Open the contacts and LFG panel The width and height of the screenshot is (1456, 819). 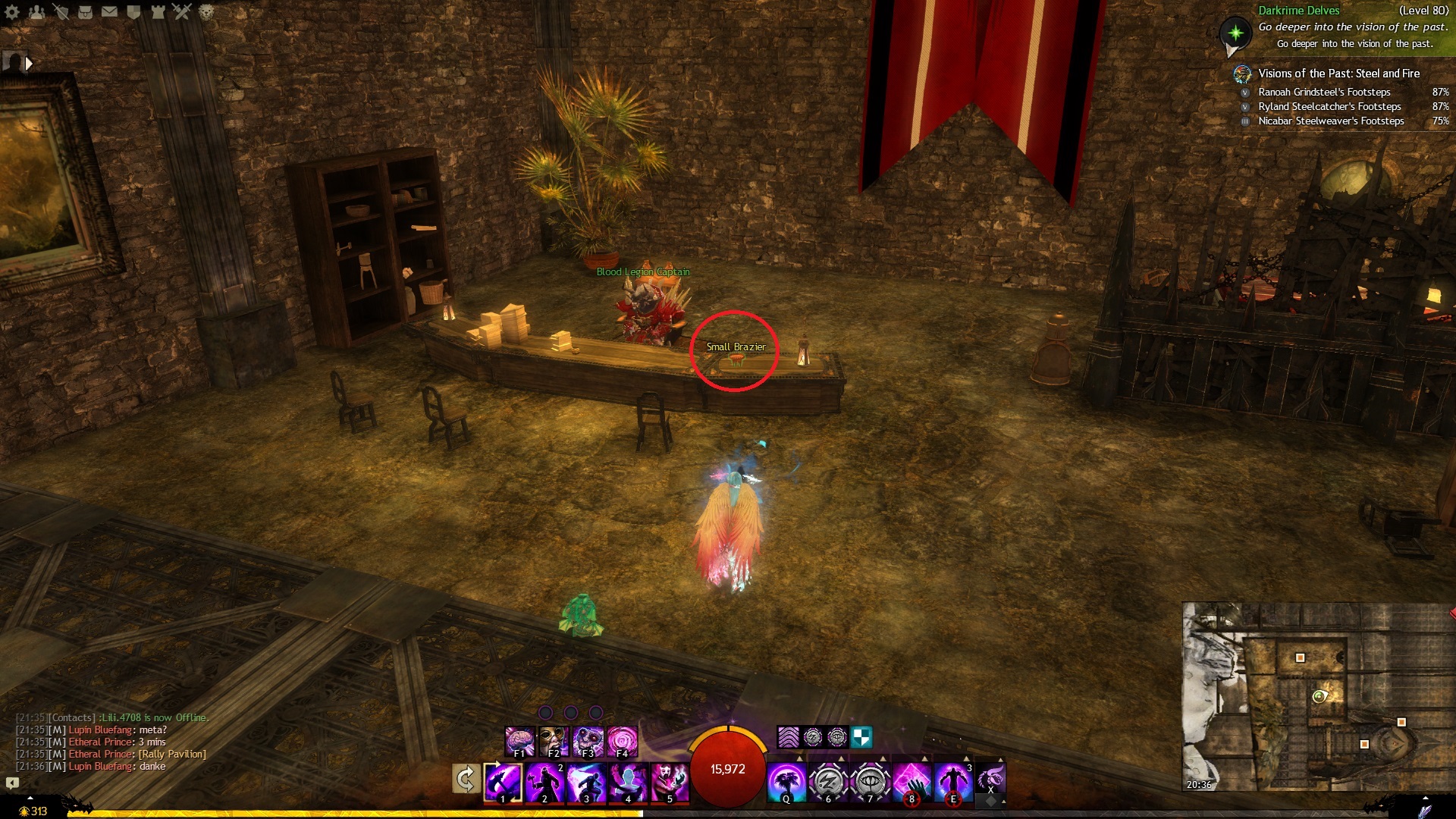tap(36, 12)
